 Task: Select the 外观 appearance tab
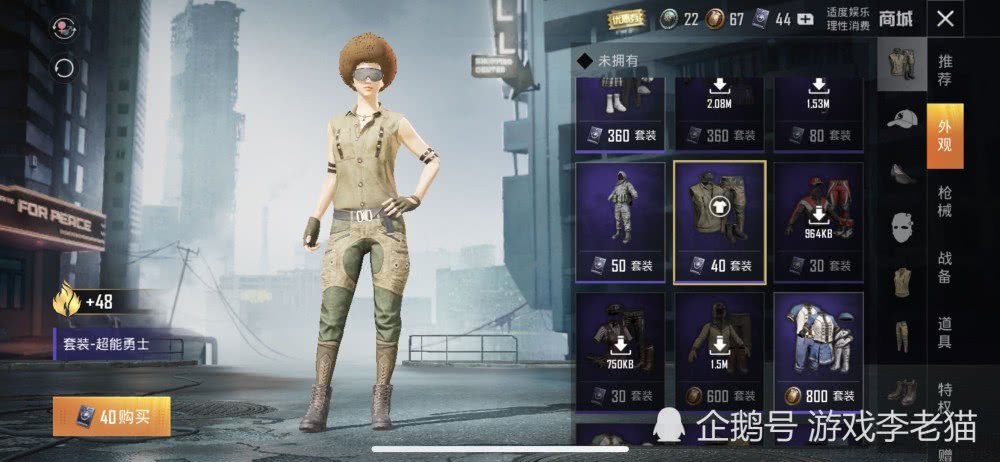tap(945, 135)
